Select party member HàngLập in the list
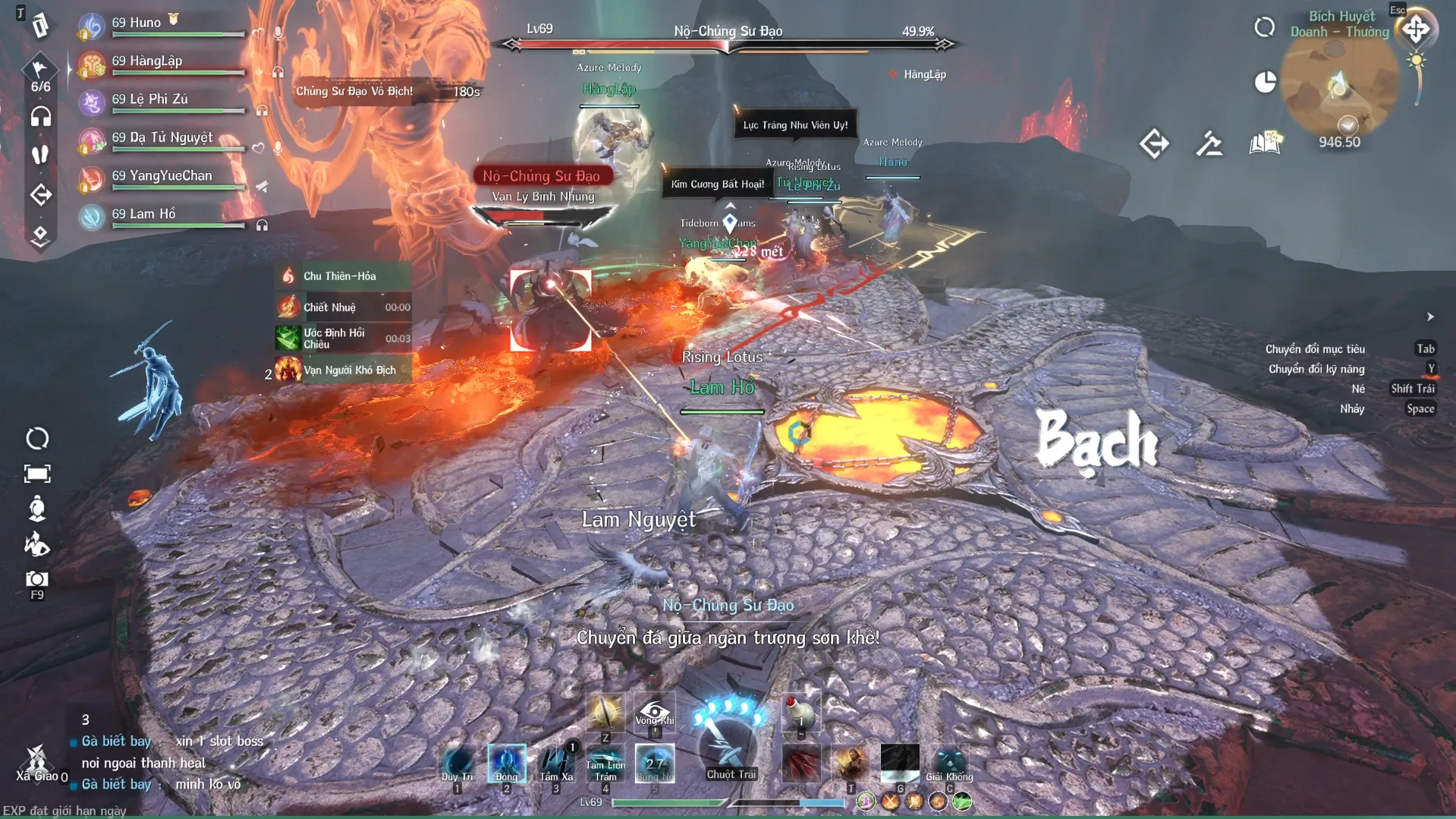The height and width of the screenshot is (819, 1456). 147,62
